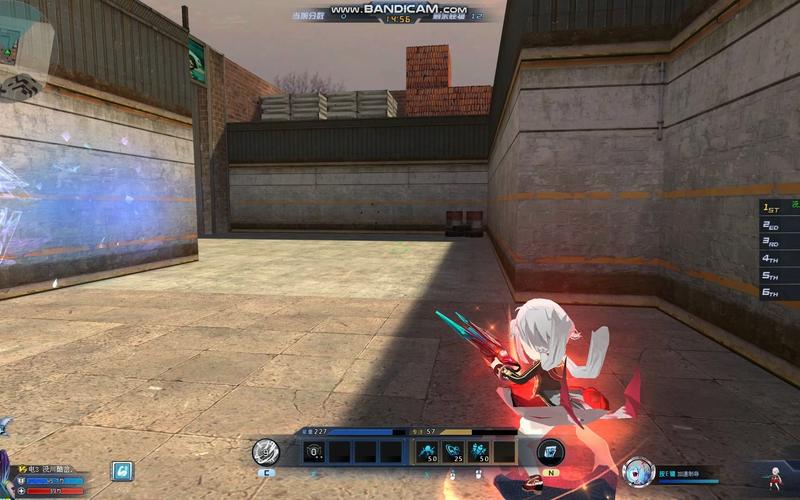Select the round silver emblem skill icon
Screen dimensions: 800x500
coord(265,452)
